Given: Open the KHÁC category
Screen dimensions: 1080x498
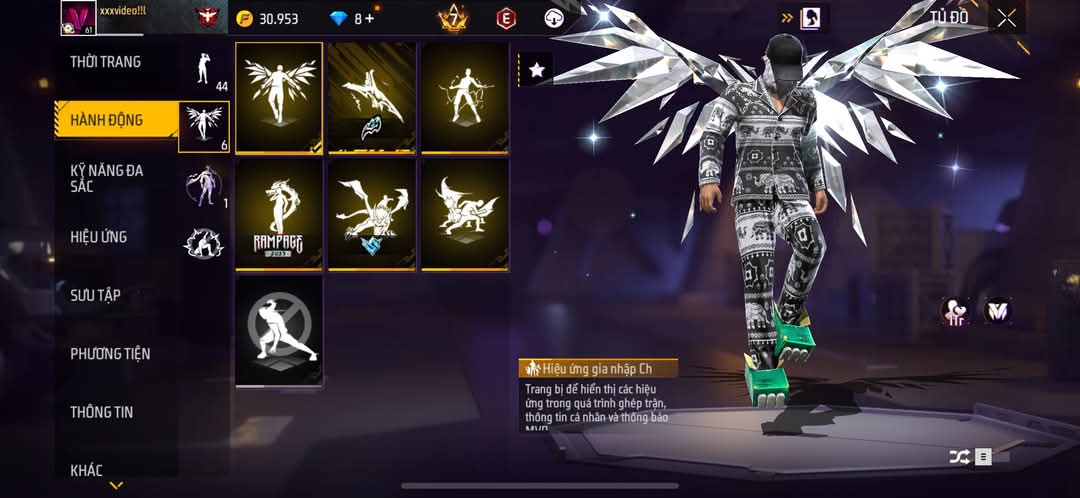Looking at the screenshot, I should tap(86, 470).
